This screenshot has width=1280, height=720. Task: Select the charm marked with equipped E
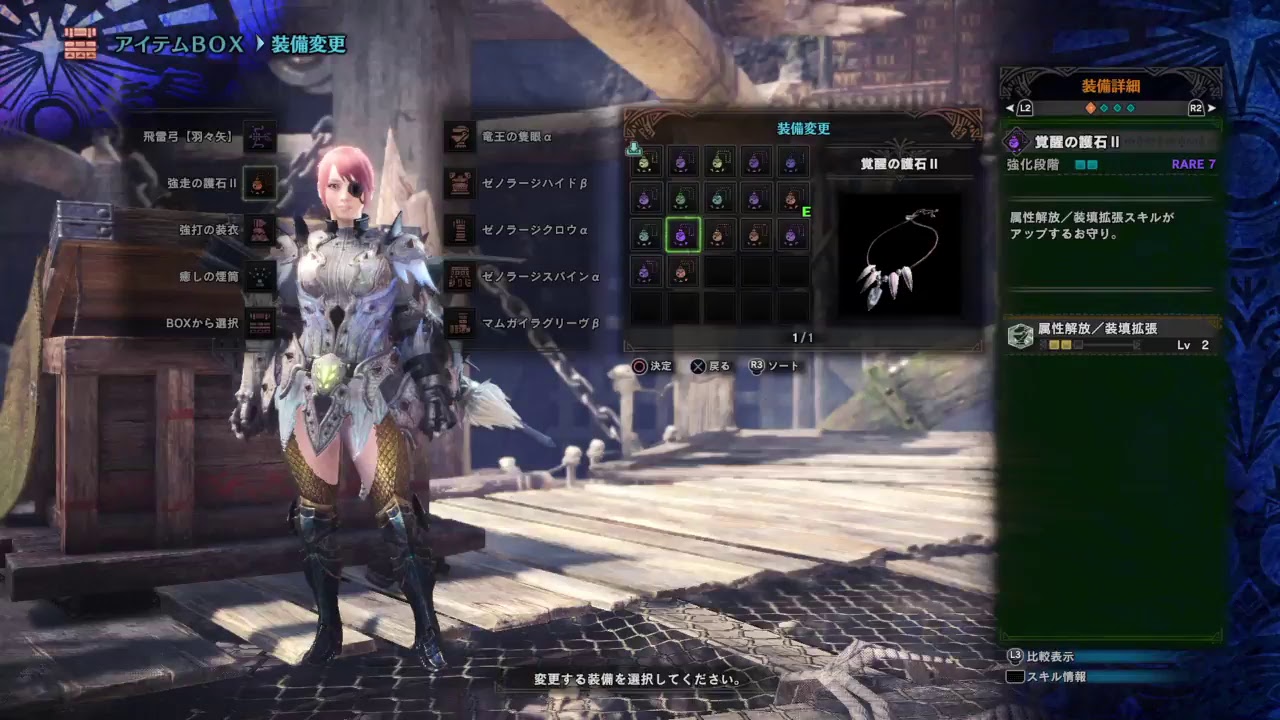click(x=793, y=198)
